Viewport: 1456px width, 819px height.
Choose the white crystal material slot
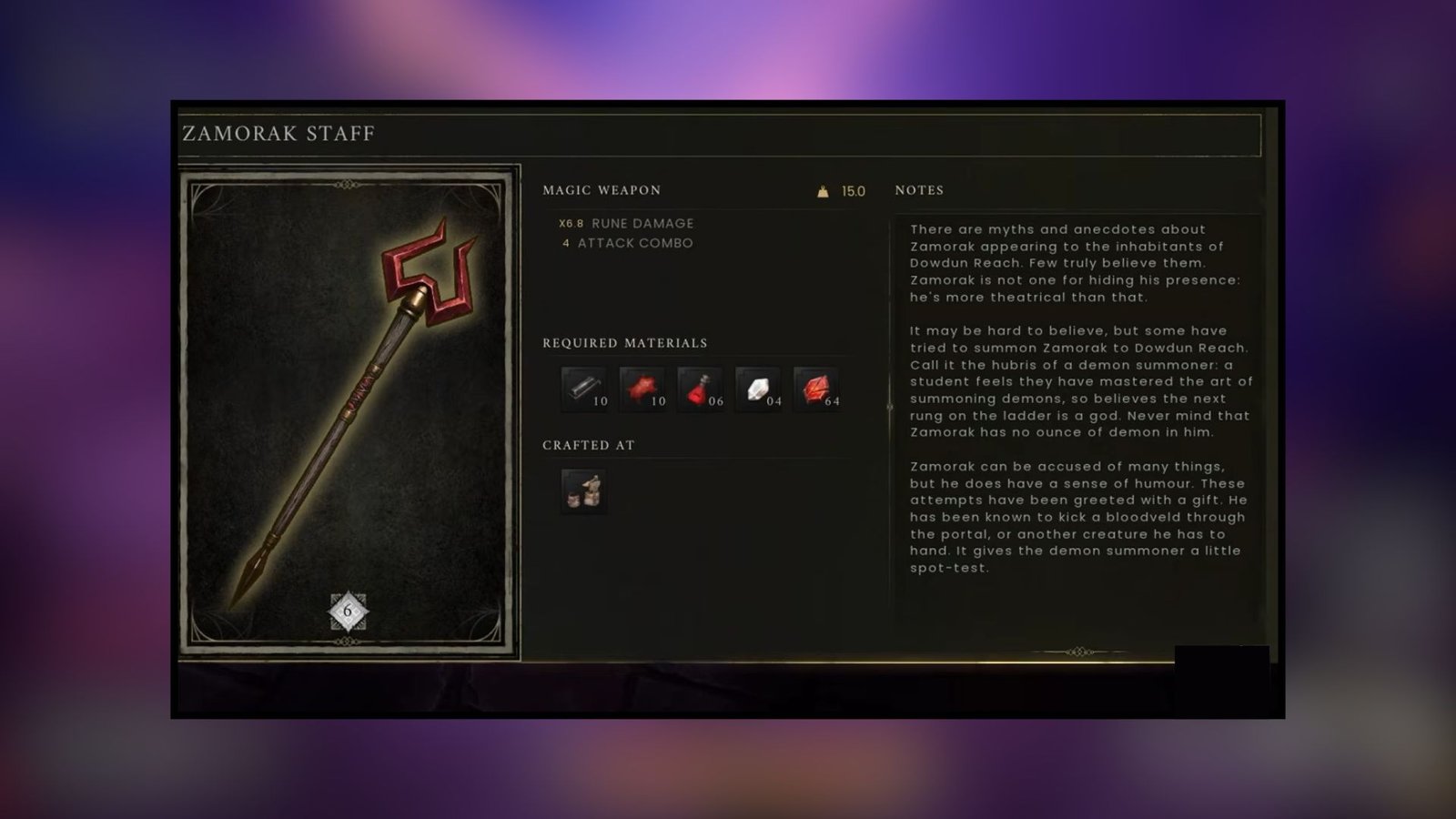pos(759,389)
